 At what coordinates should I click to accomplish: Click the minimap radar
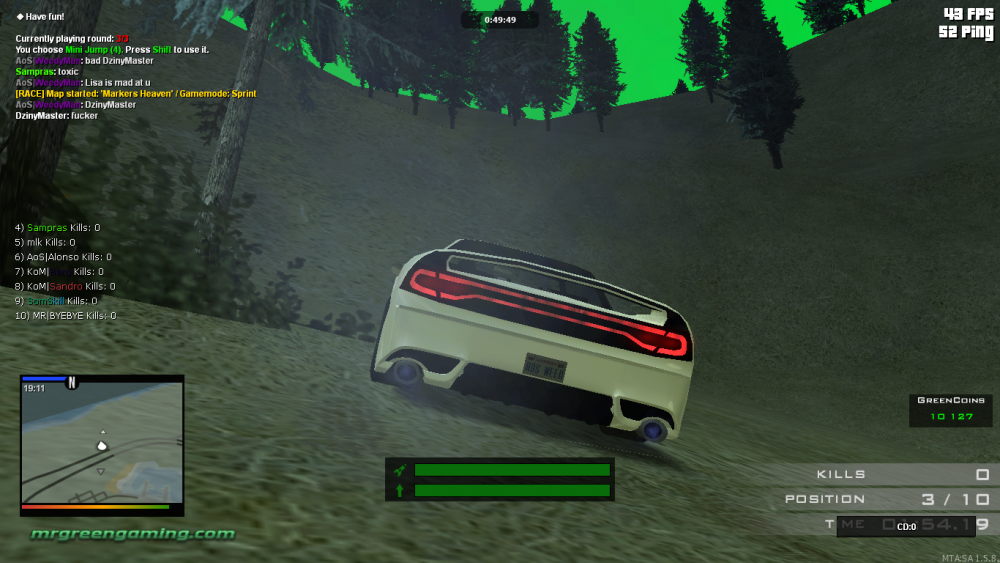click(x=101, y=445)
